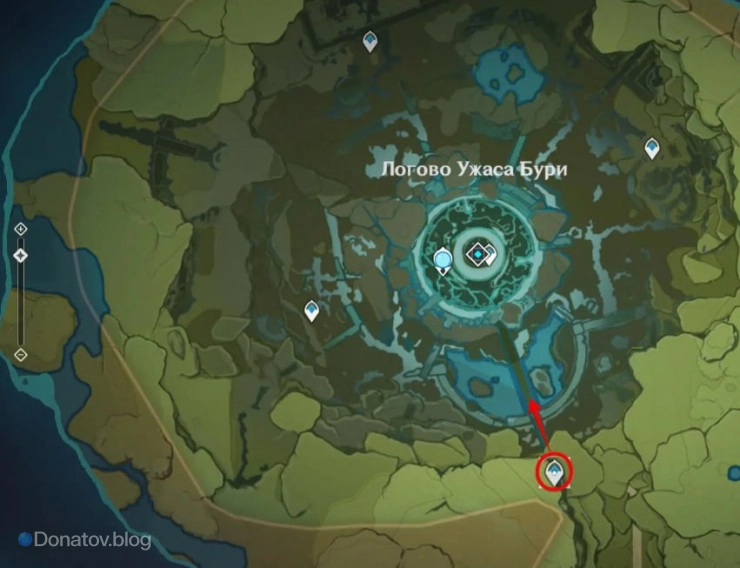Select the teleport waypoint on the west side
Image resolution: width=740 pixels, height=568 pixels.
(x=312, y=311)
